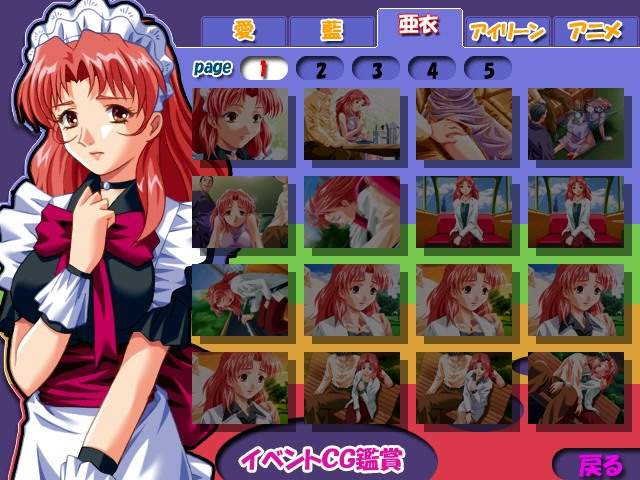This screenshot has width=640, height=480.
Task: Select page 1 of the gallery
Action: [x=265, y=69]
